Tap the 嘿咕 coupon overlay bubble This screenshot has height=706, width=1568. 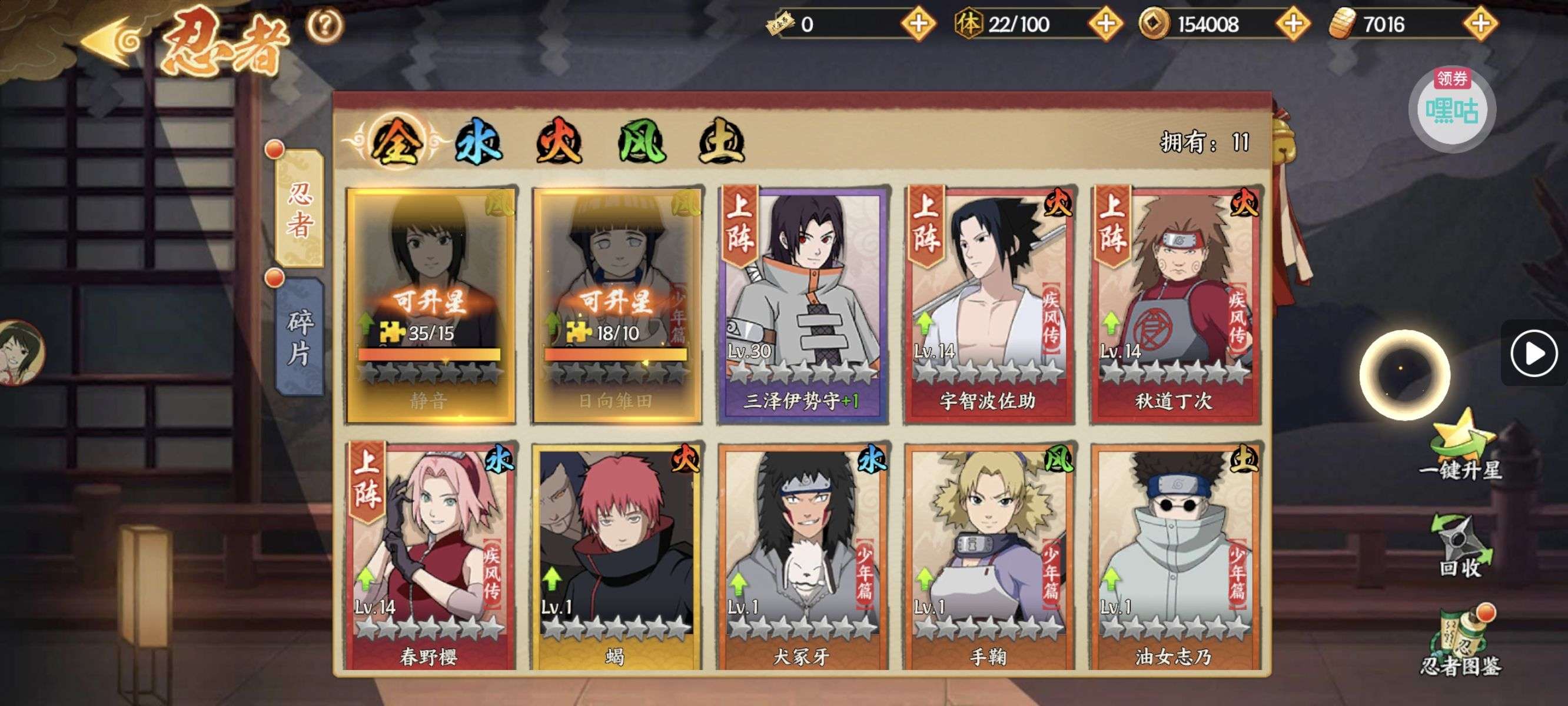click(1453, 109)
